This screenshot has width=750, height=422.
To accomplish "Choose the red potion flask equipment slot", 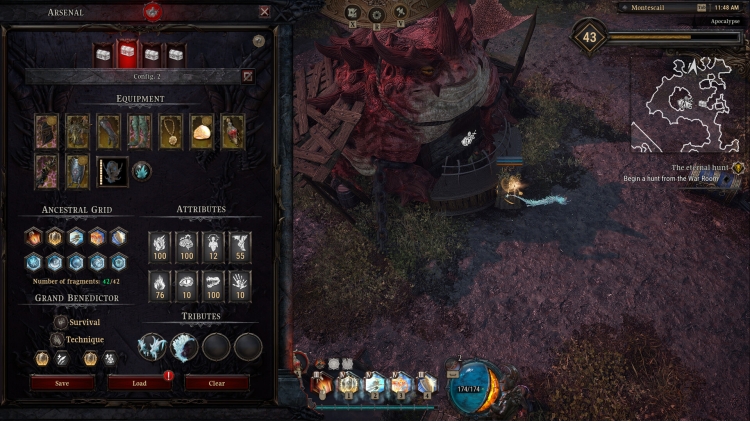I will tap(232, 131).
